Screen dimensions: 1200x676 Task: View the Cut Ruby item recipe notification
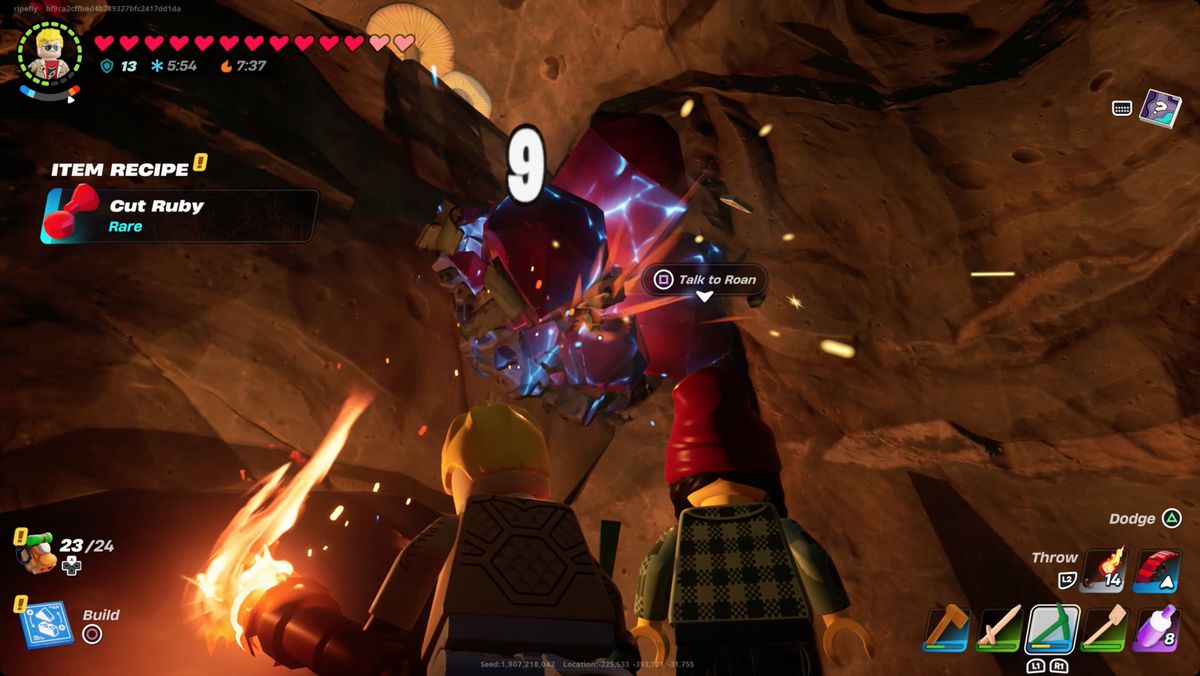pyautogui.click(x=180, y=216)
